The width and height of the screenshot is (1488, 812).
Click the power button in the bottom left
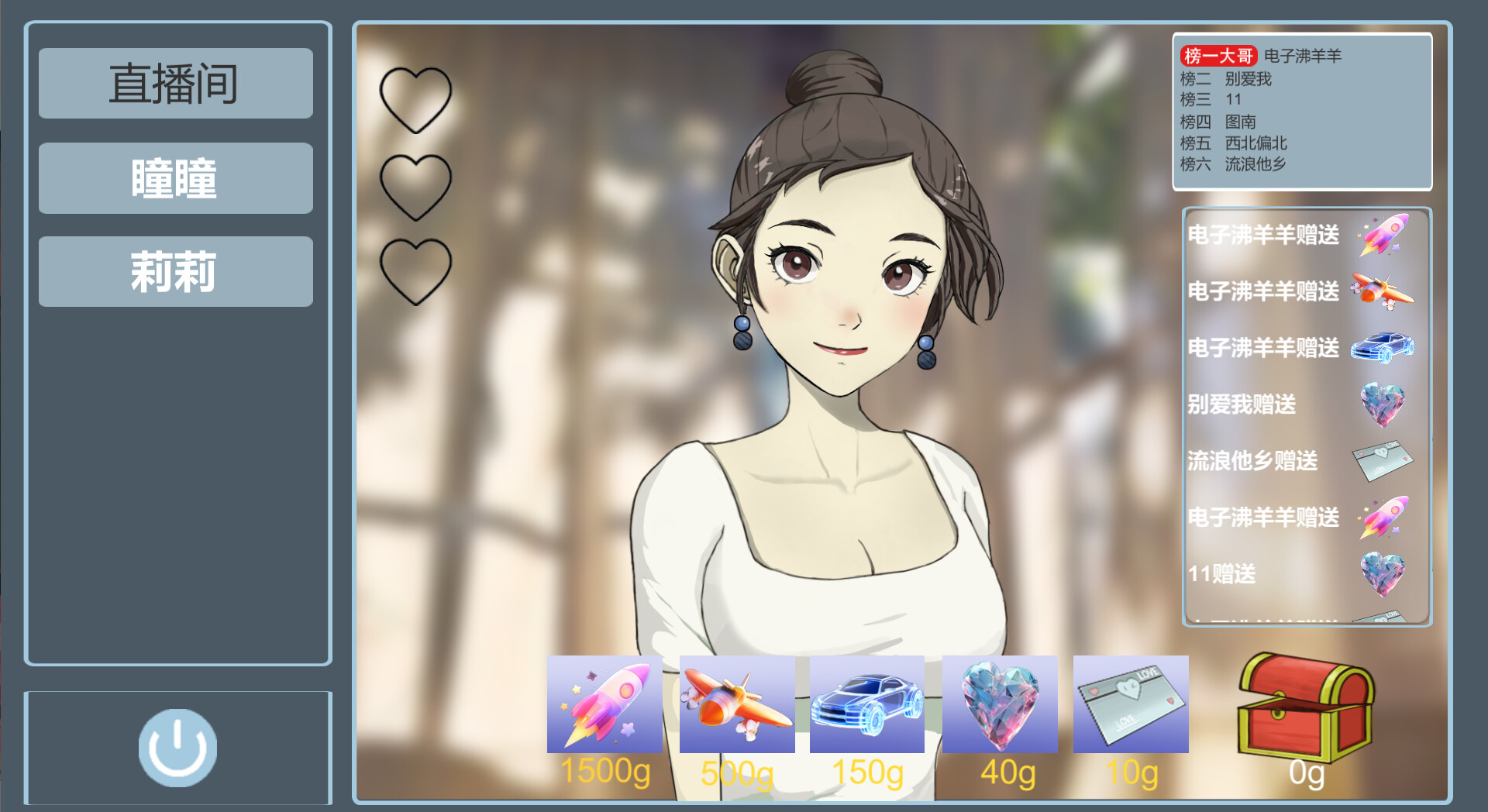pyautogui.click(x=177, y=746)
